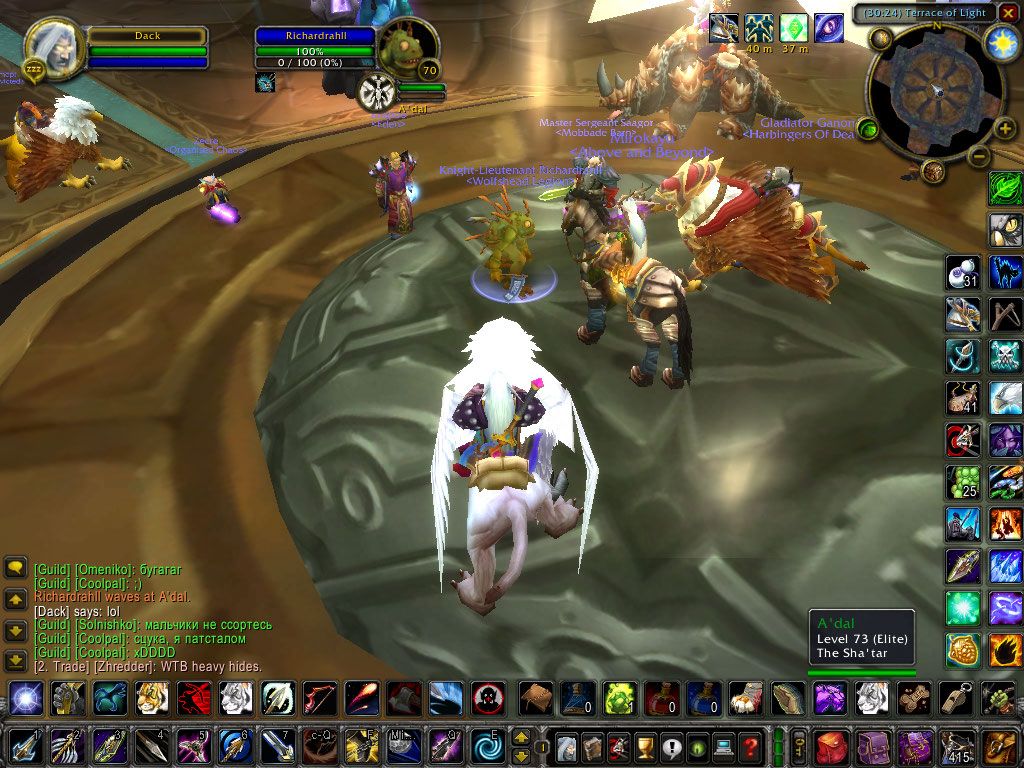Use the blue swirl ability on action bar
The width and height of the screenshot is (1024, 768).
coord(489,746)
